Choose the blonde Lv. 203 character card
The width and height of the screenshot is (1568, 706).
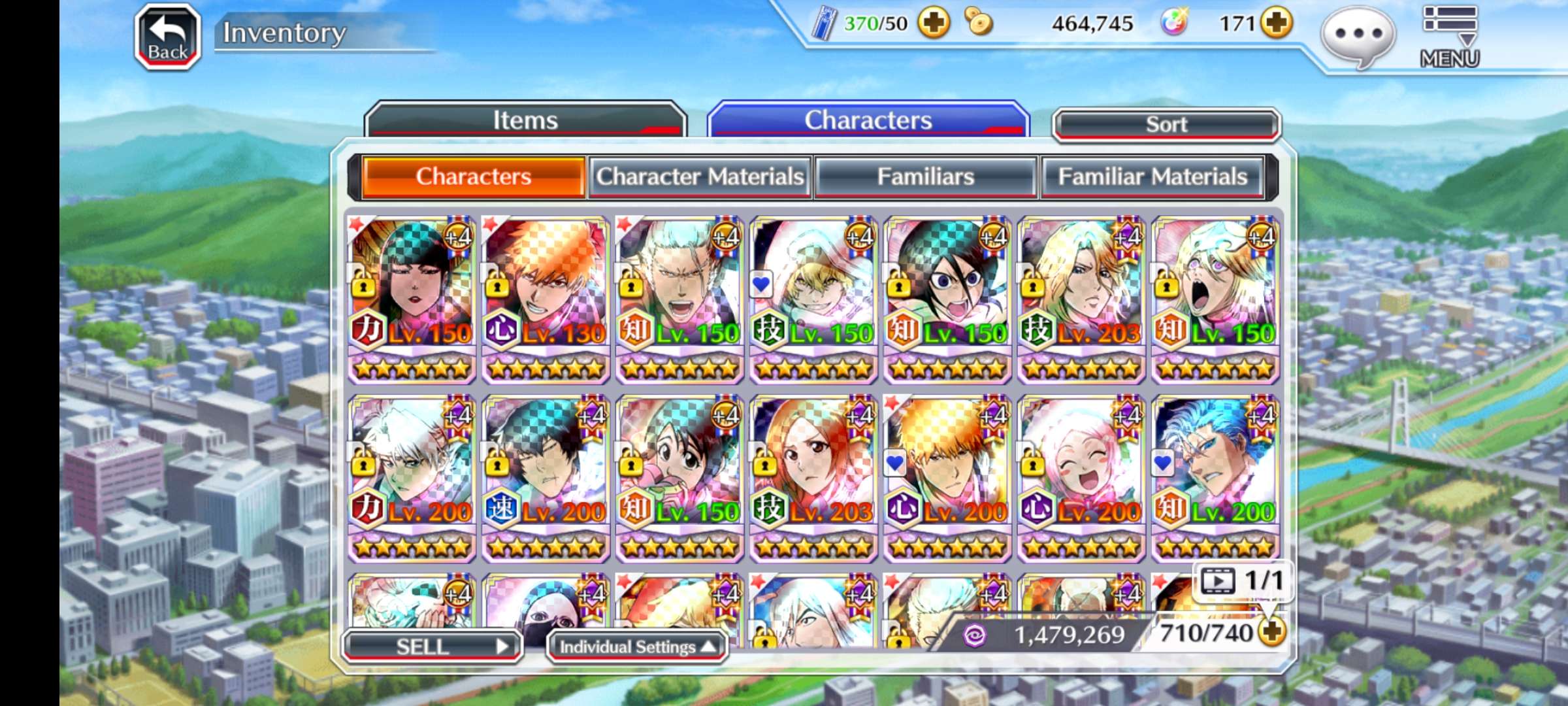(1081, 299)
